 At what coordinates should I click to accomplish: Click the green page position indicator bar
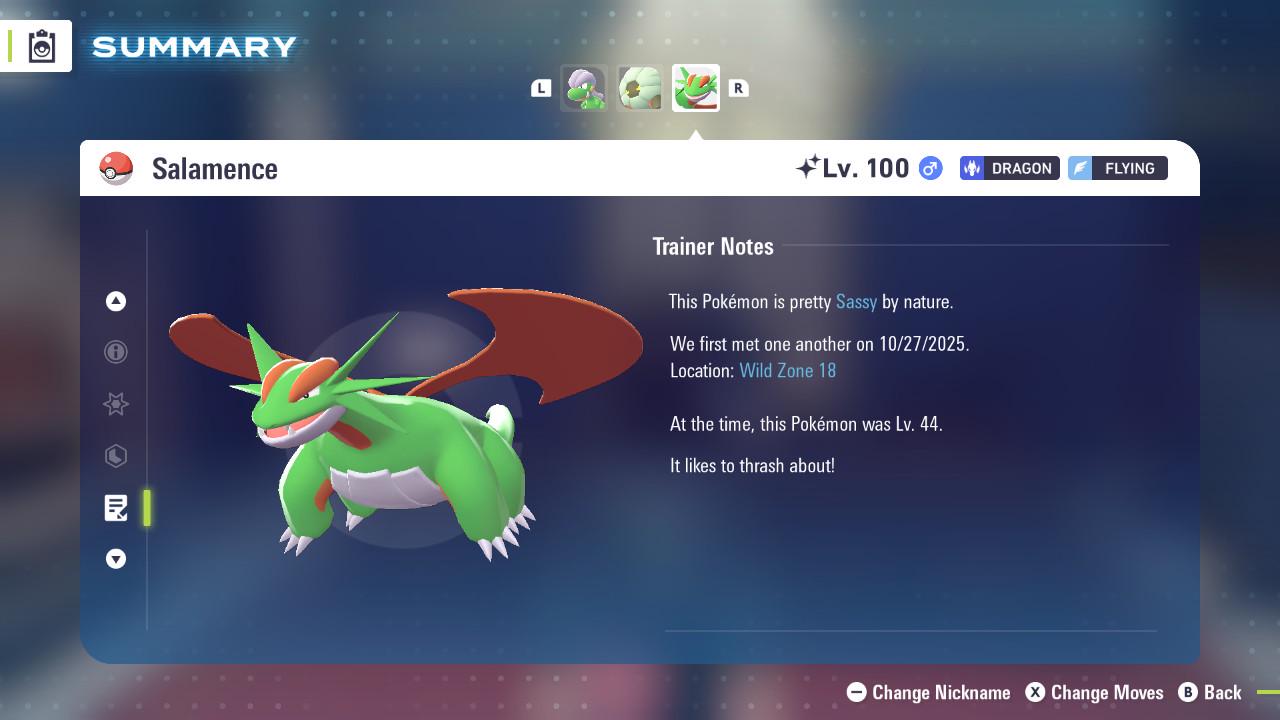tap(146, 508)
